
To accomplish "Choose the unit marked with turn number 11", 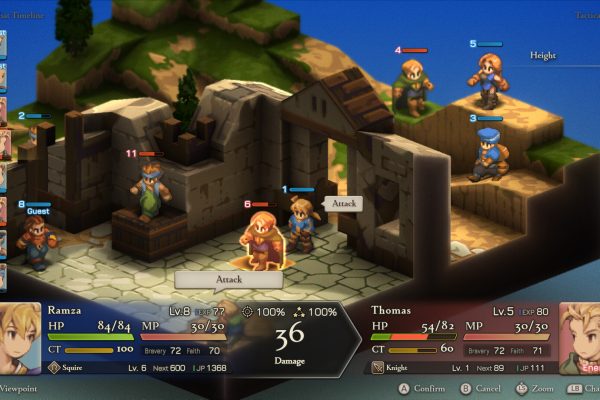I will (x=148, y=190).
